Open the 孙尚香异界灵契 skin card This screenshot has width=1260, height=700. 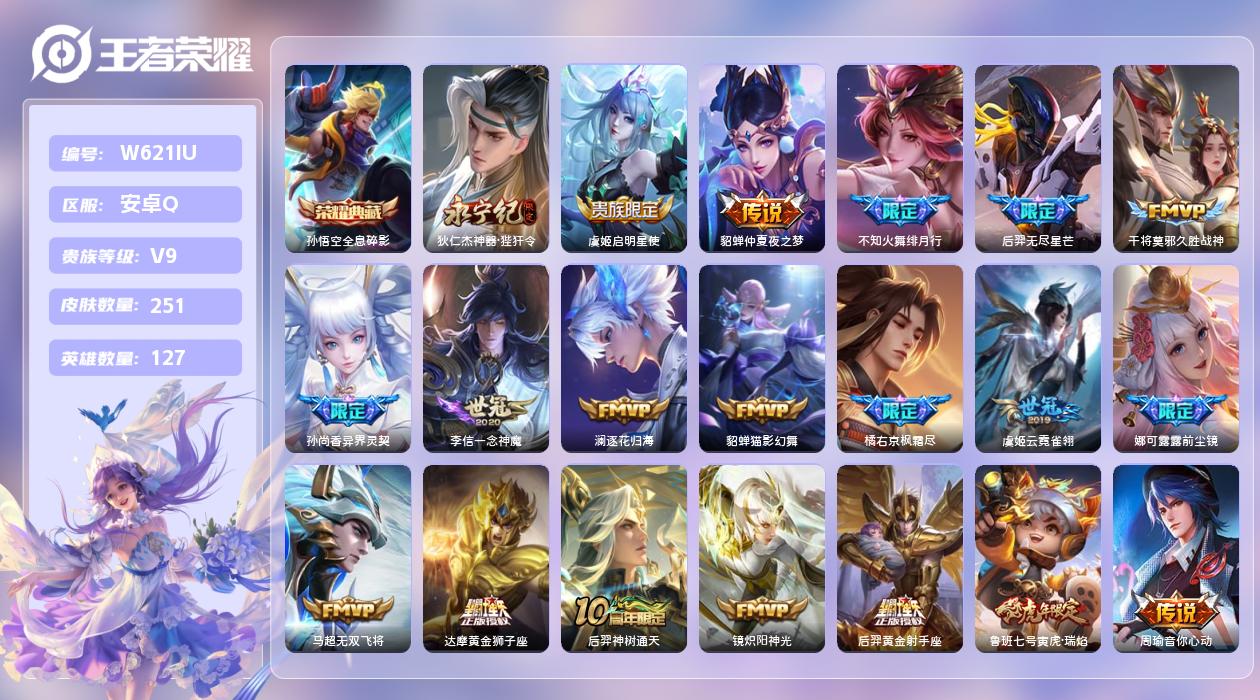point(348,358)
